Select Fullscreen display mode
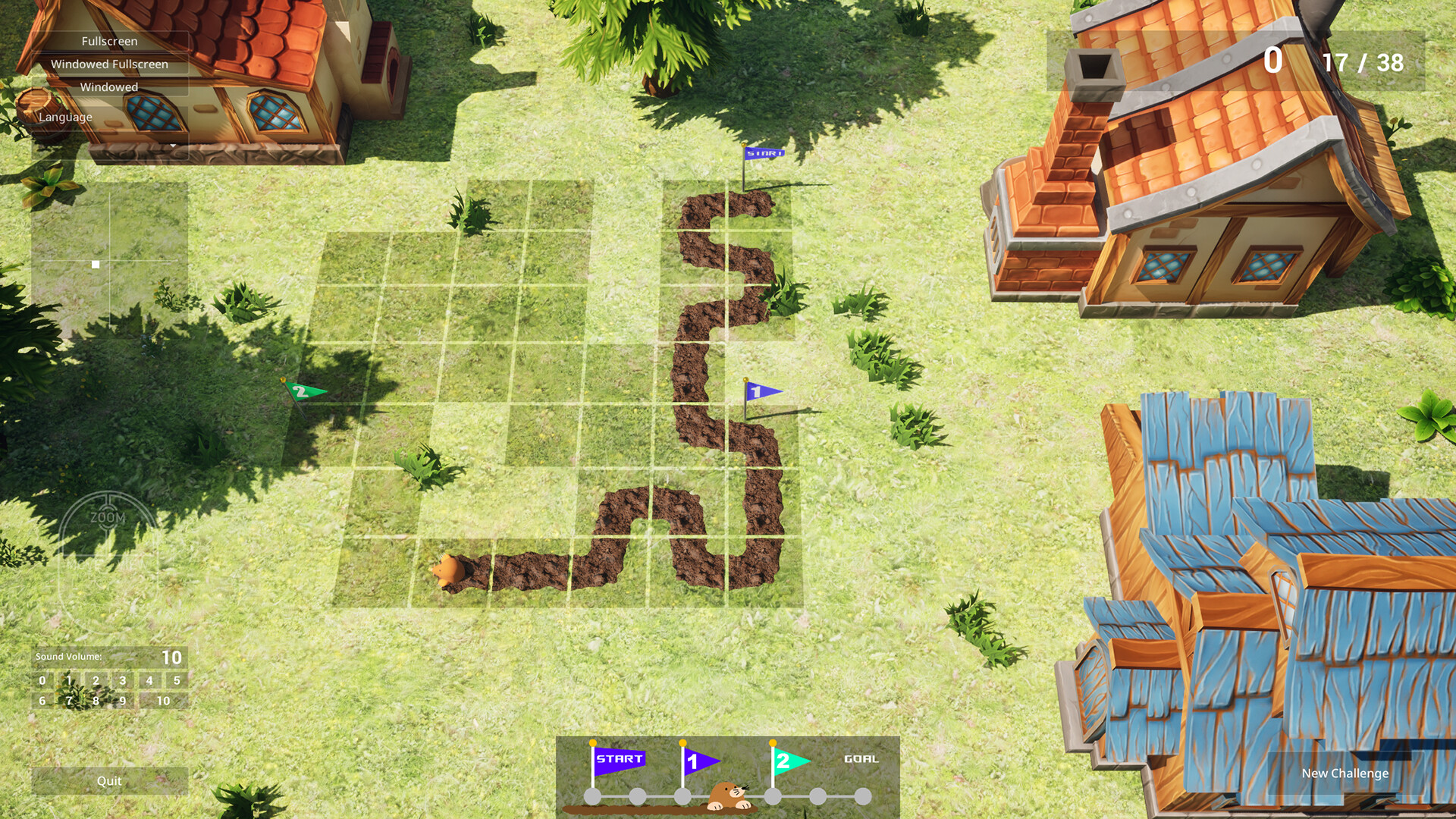The image size is (1456, 819). [x=110, y=42]
